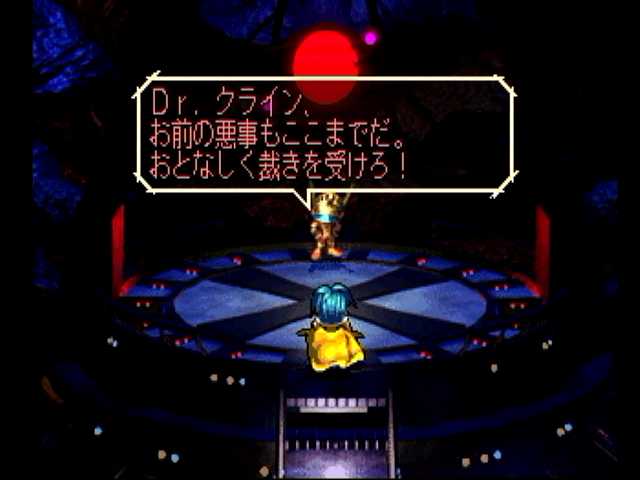Advance the Dr. クライン dialogue speech box
Image resolution: width=640 pixels, height=480 pixels.
pyautogui.click(x=326, y=135)
